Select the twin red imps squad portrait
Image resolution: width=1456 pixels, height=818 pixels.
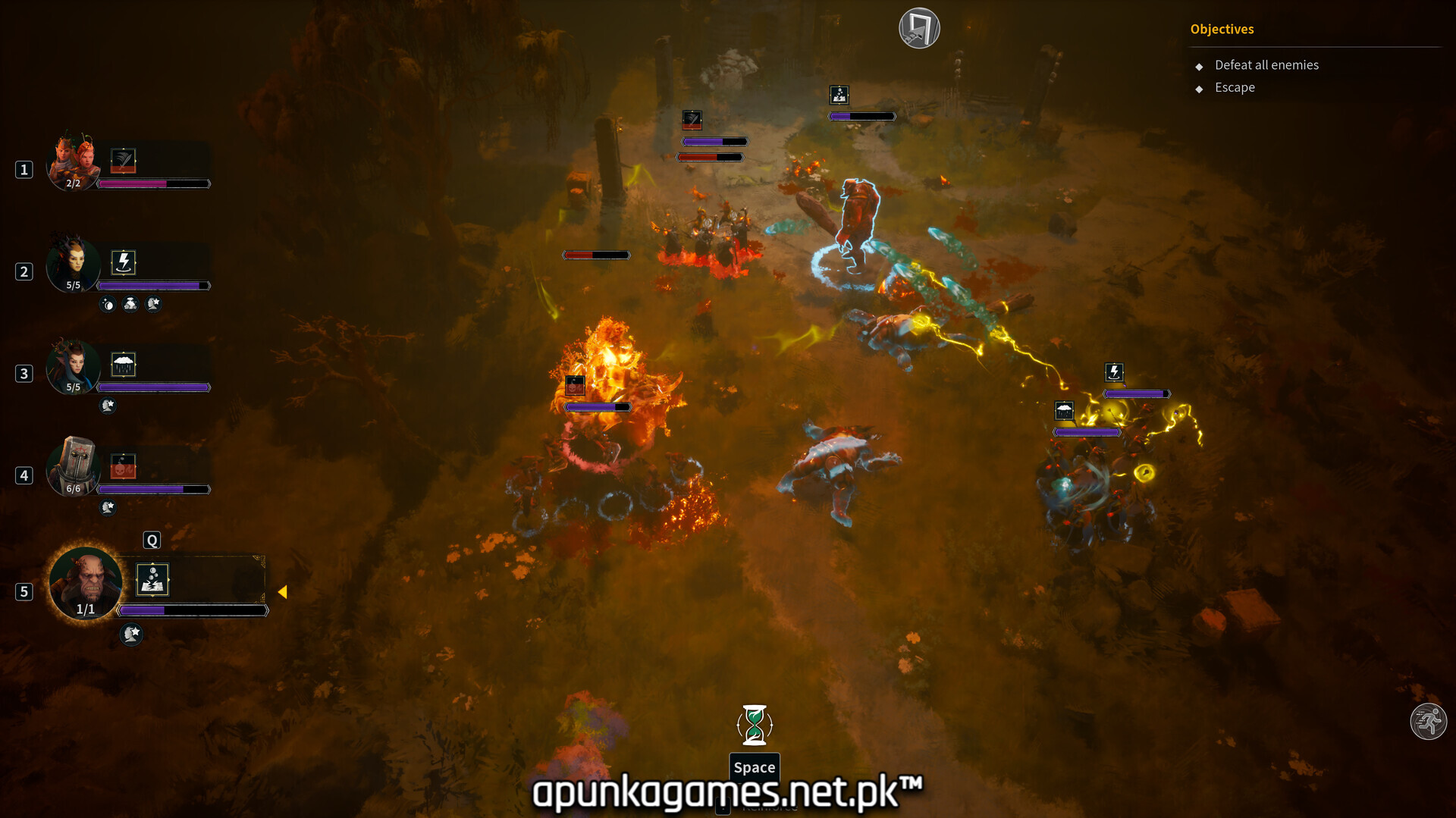coord(73,161)
